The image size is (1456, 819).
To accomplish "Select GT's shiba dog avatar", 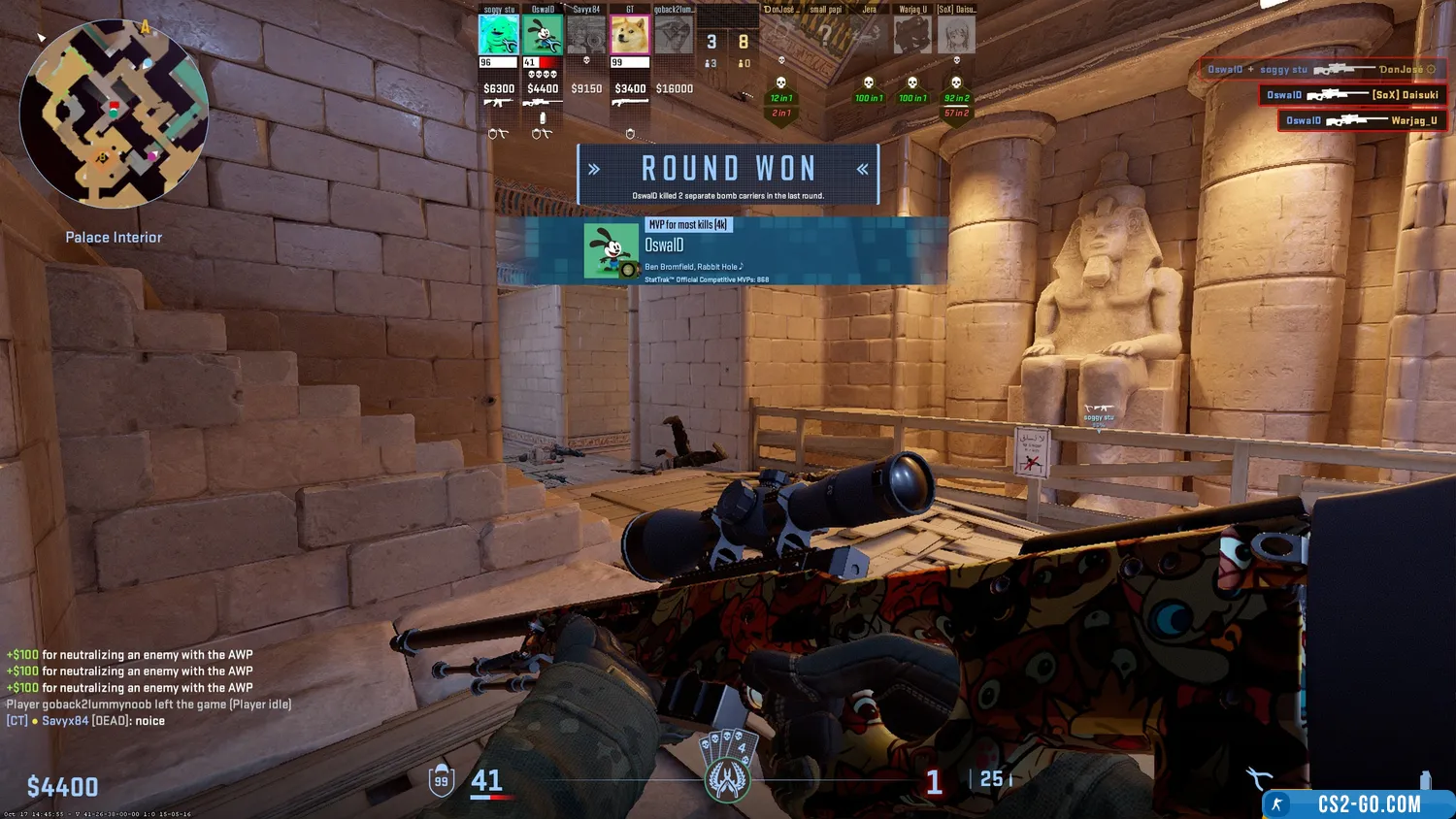I will 630,36.
